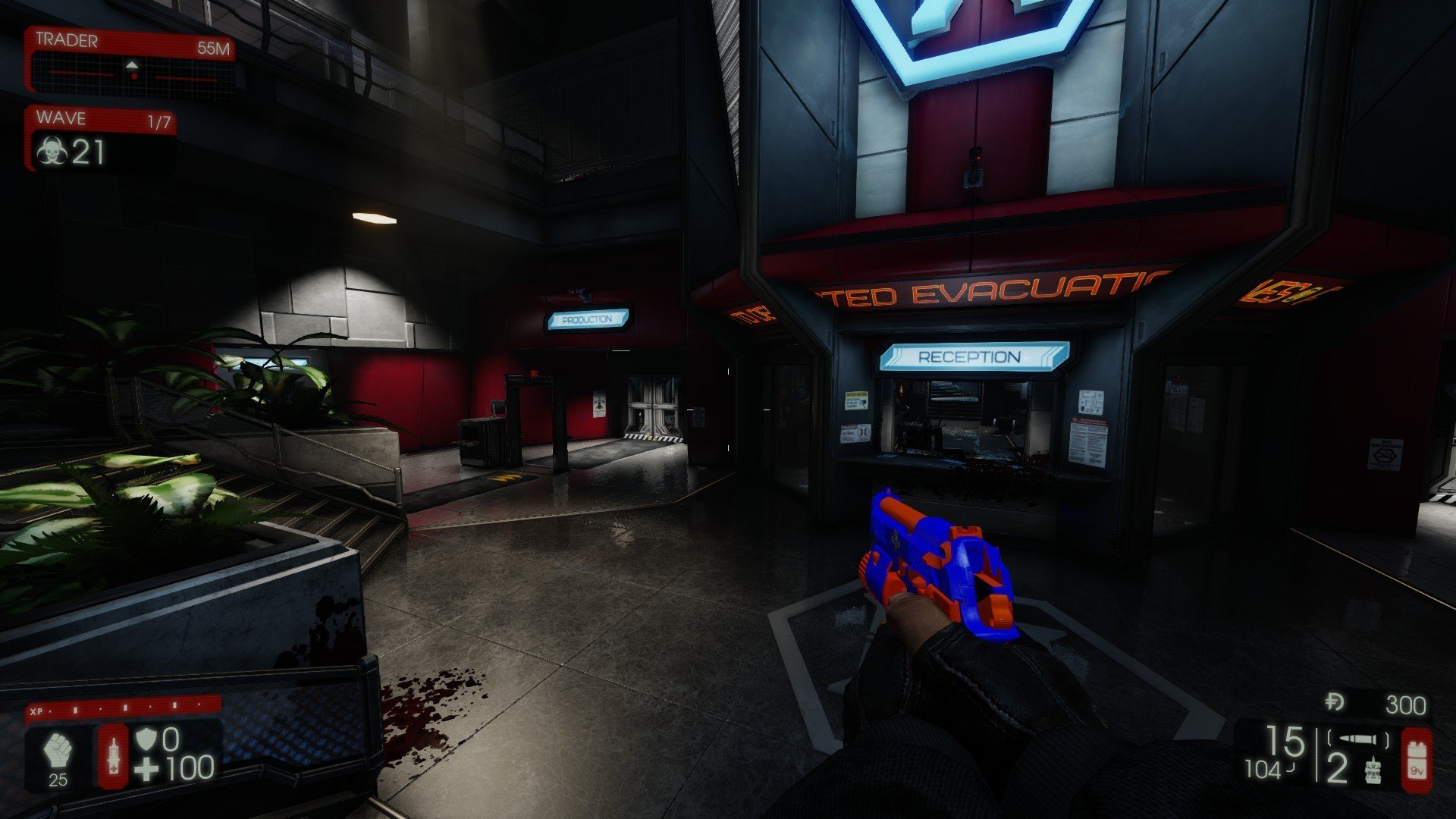The height and width of the screenshot is (819, 1456).
Task: Click the fist perk icon
Action: tap(58, 752)
